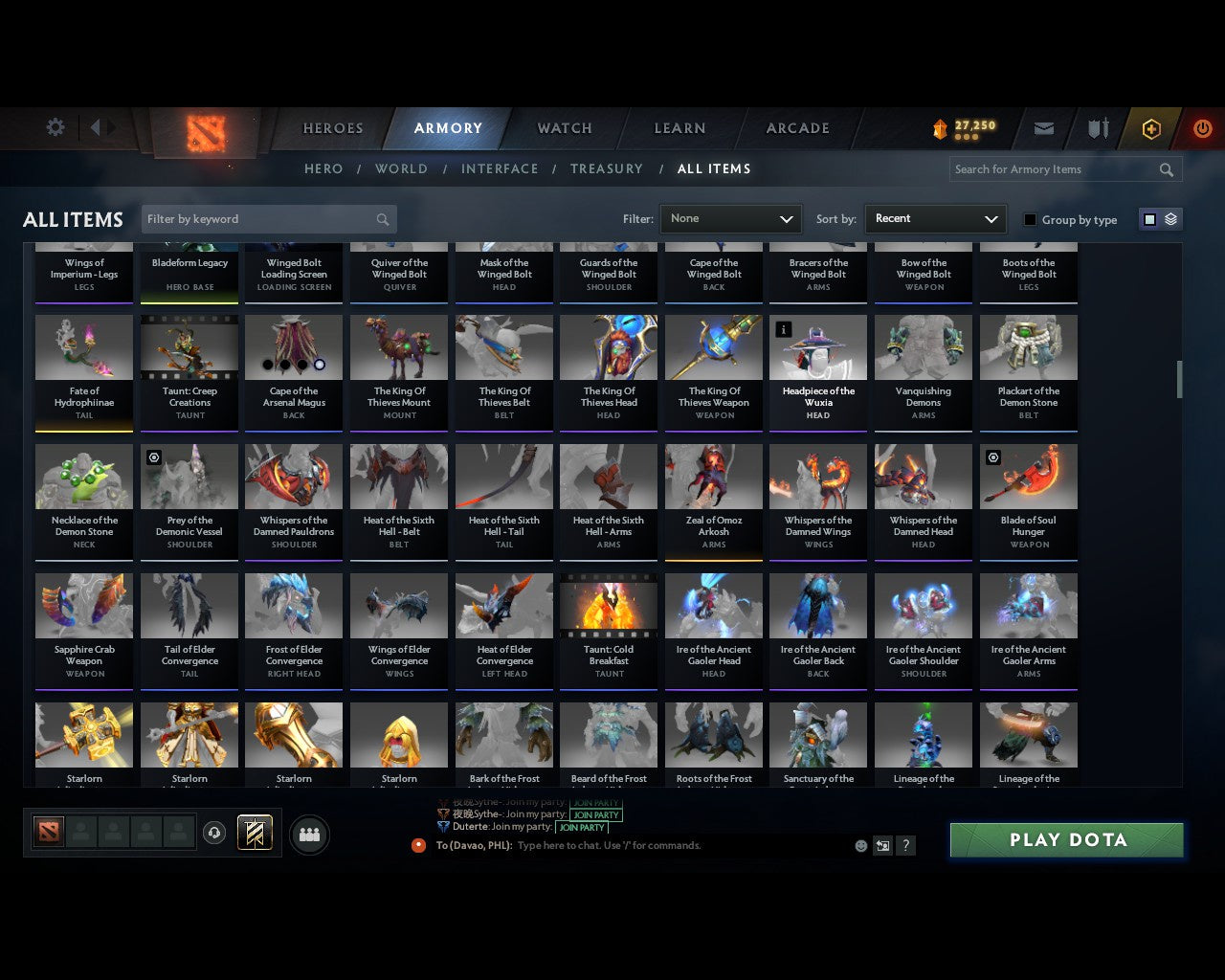The width and height of the screenshot is (1225, 980).
Task: Switch to grid view with the square toggle
Action: pos(1149,219)
